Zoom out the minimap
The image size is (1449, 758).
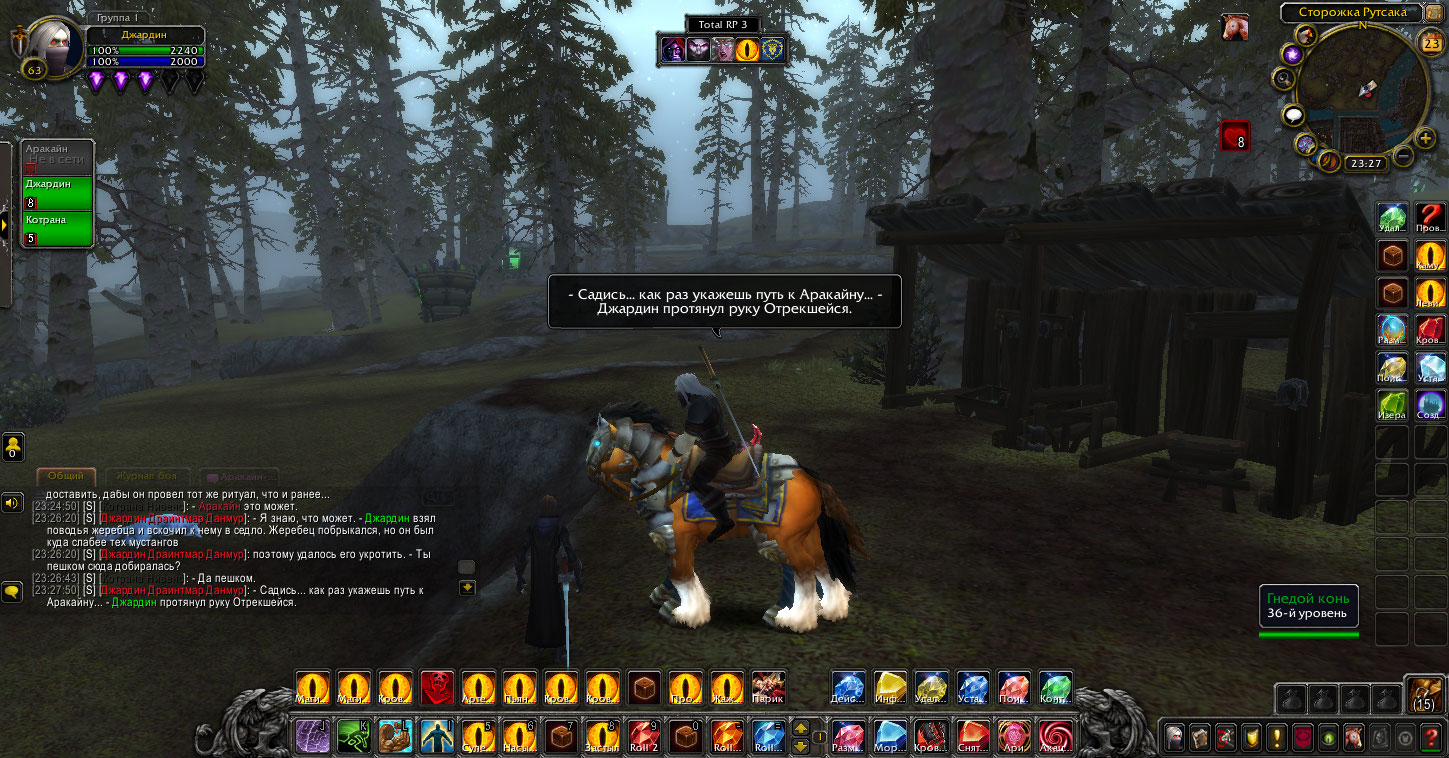1403,156
